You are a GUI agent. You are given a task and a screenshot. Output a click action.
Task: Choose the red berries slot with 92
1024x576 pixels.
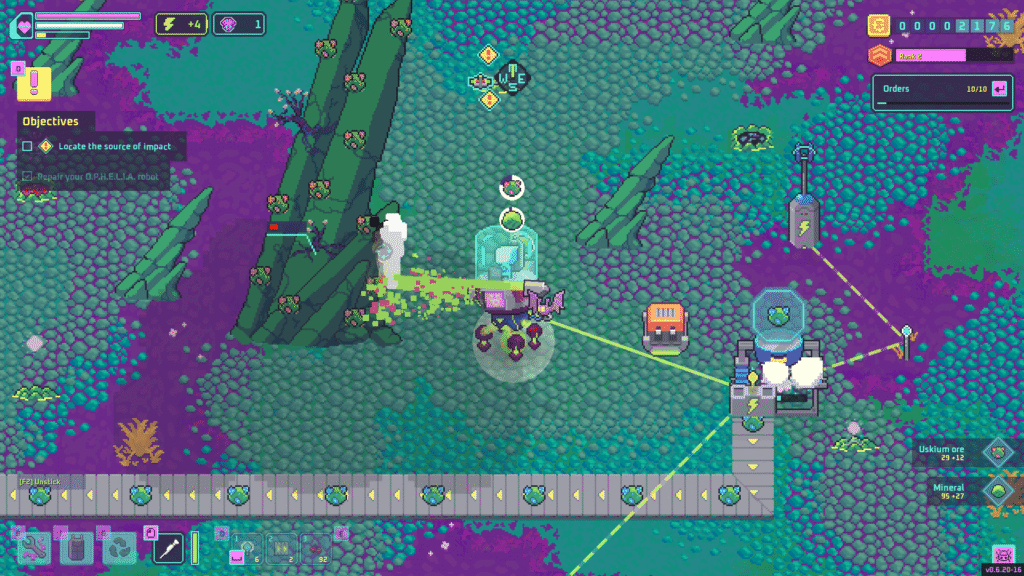coord(316,547)
